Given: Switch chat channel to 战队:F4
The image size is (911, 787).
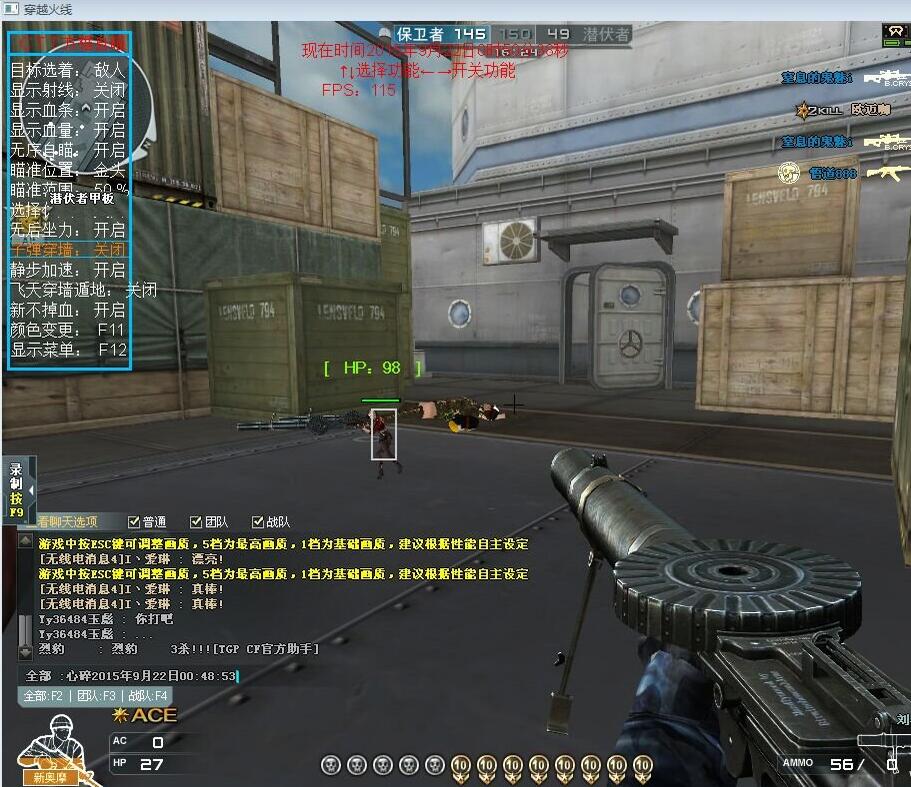Looking at the screenshot, I should click(147, 695).
